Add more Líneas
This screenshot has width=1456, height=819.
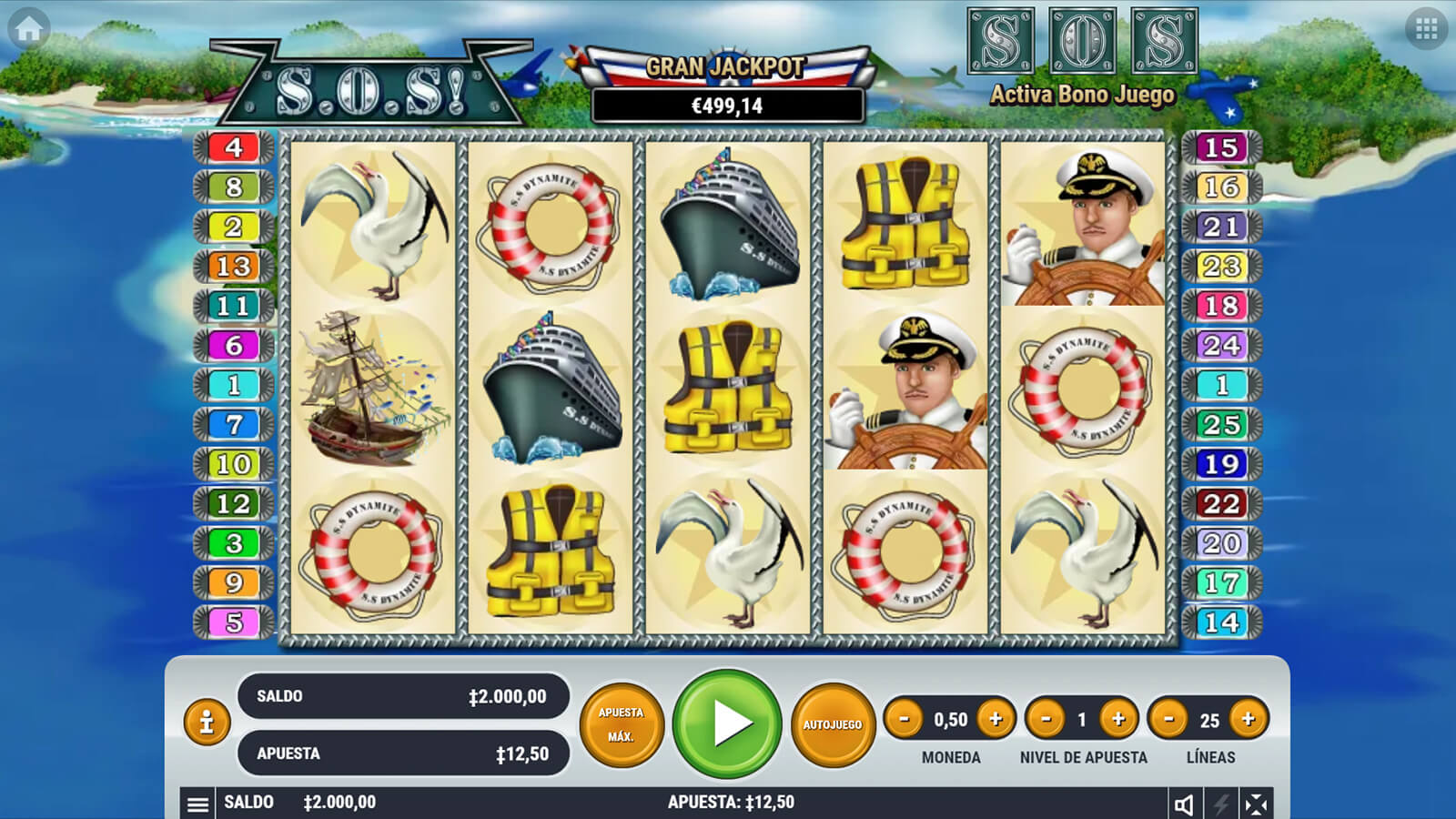tap(1248, 719)
